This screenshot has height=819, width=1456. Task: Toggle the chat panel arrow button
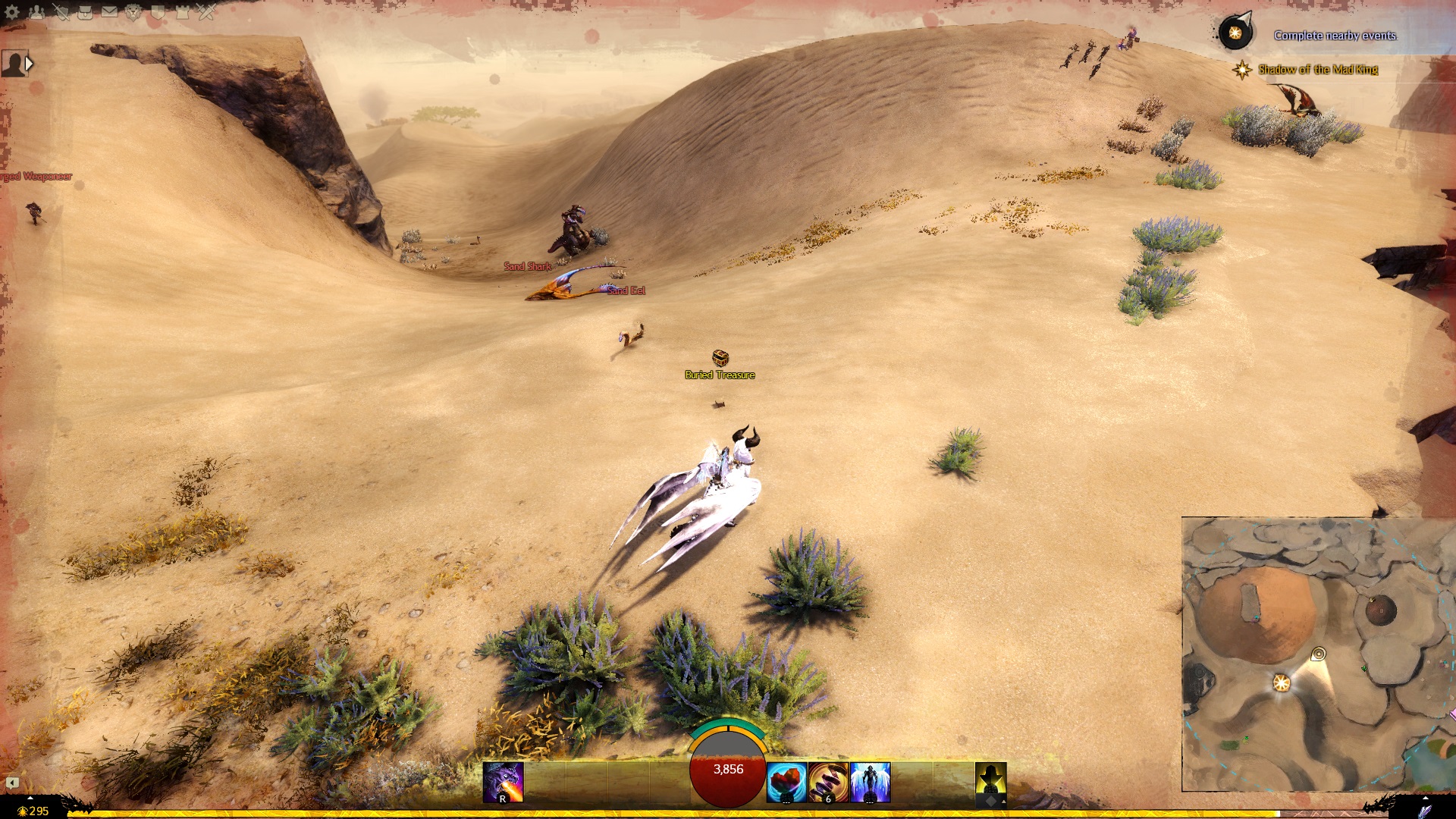pos(12,783)
